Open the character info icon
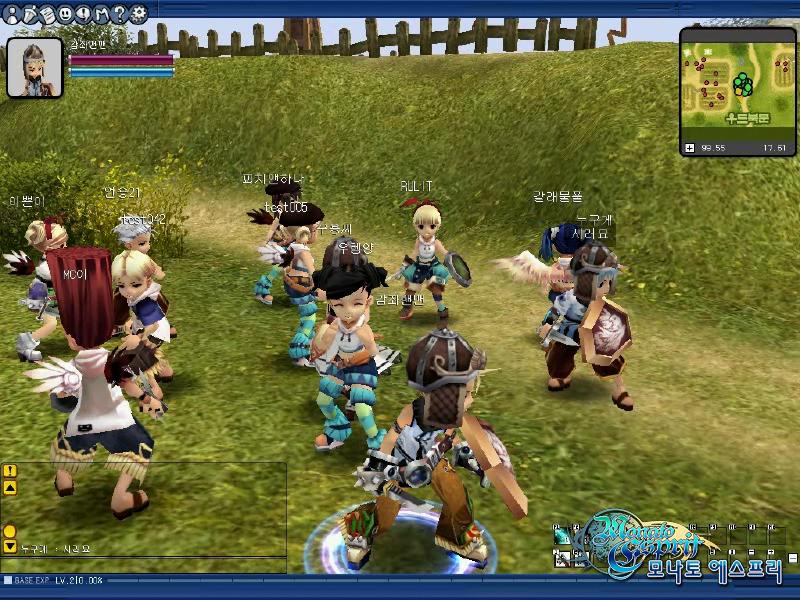Viewport: 800px width, 600px height. 11,13
